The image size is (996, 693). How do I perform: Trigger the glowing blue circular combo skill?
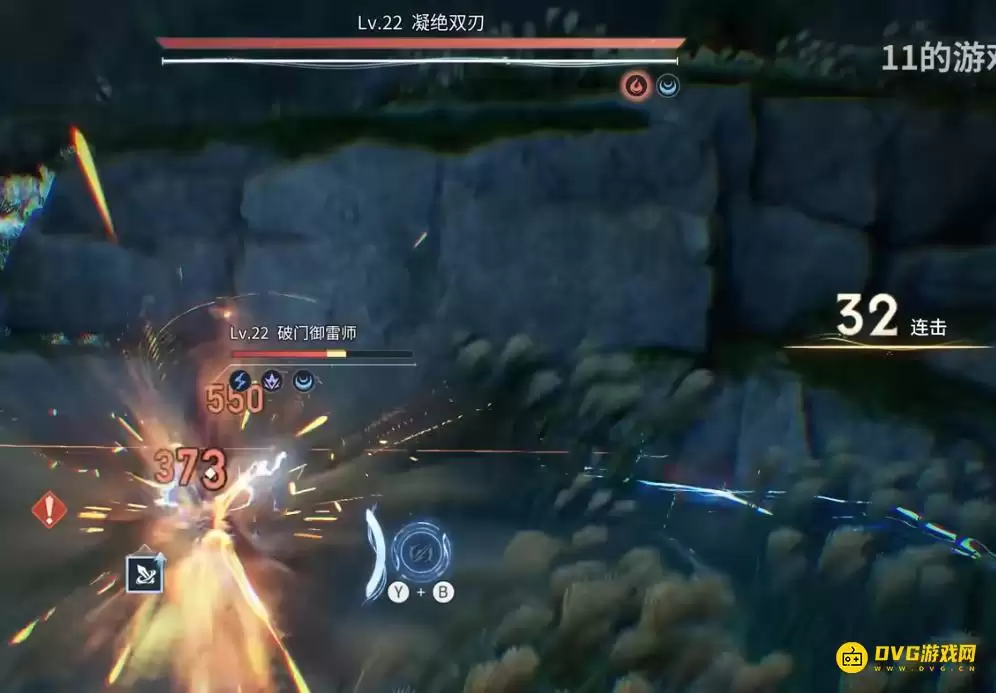(x=420, y=549)
